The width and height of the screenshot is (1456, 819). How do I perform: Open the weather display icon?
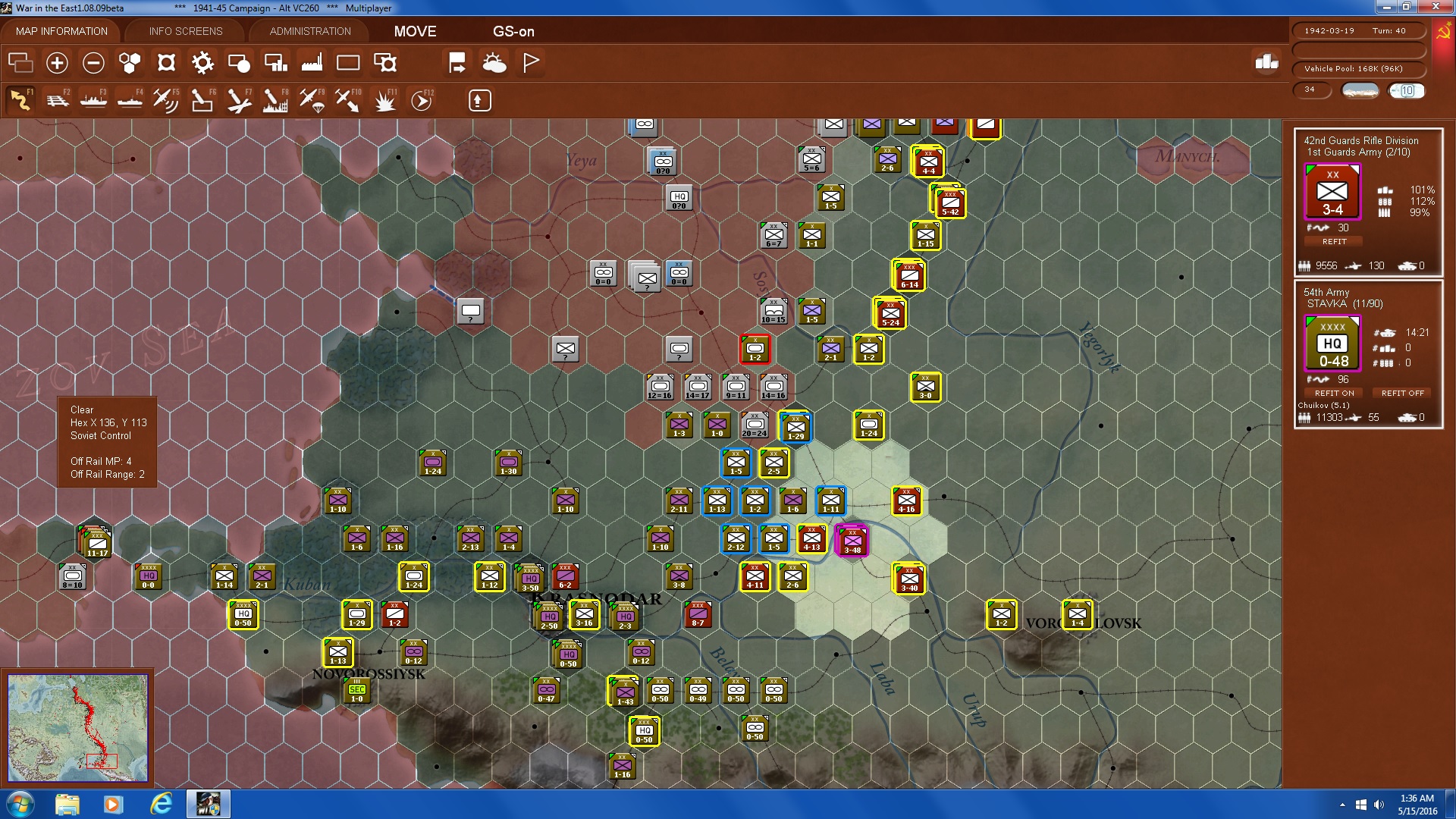click(x=495, y=64)
